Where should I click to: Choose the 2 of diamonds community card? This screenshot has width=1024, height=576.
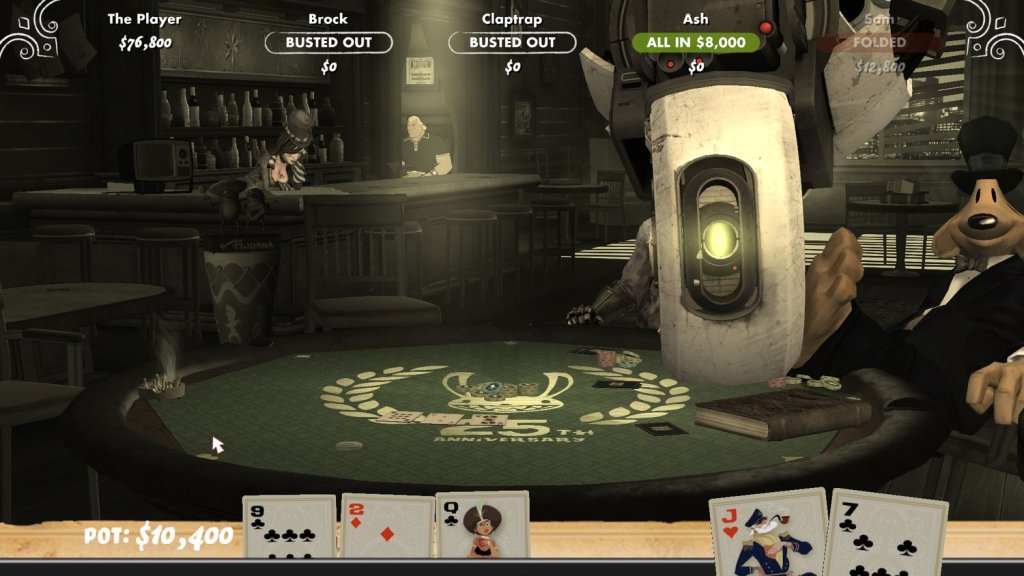pyautogui.click(x=387, y=526)
